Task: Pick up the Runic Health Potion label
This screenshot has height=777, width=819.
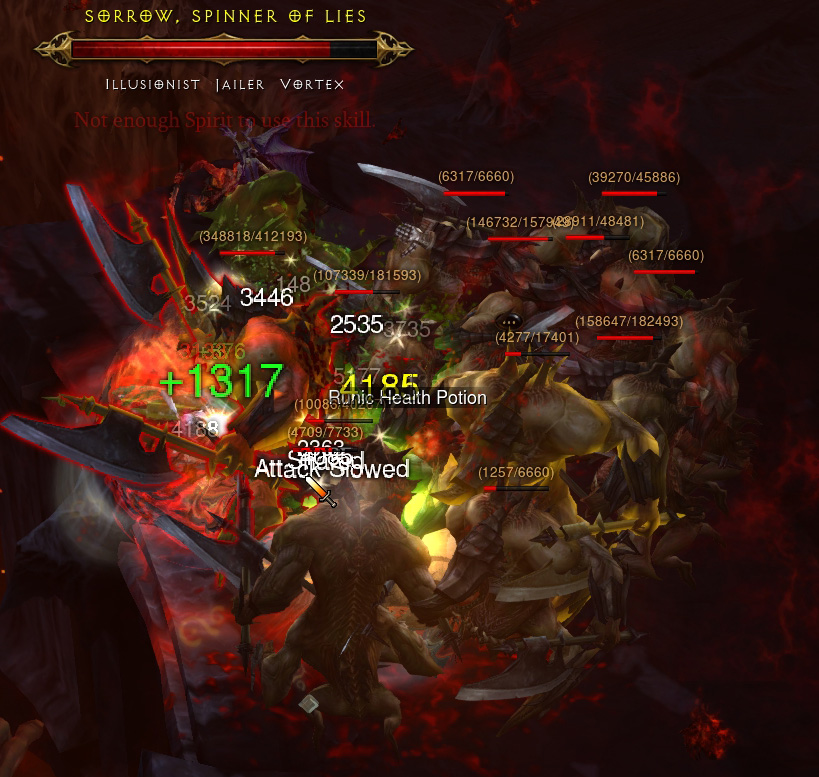Action: [x=410, y=398]
